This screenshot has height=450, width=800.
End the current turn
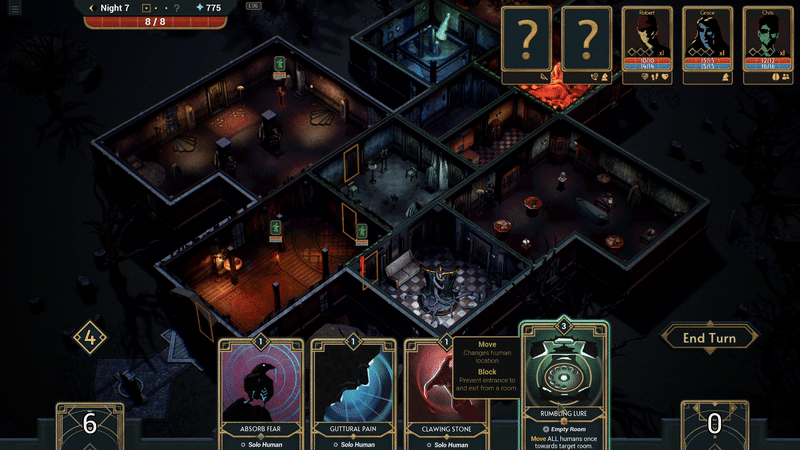709,338
